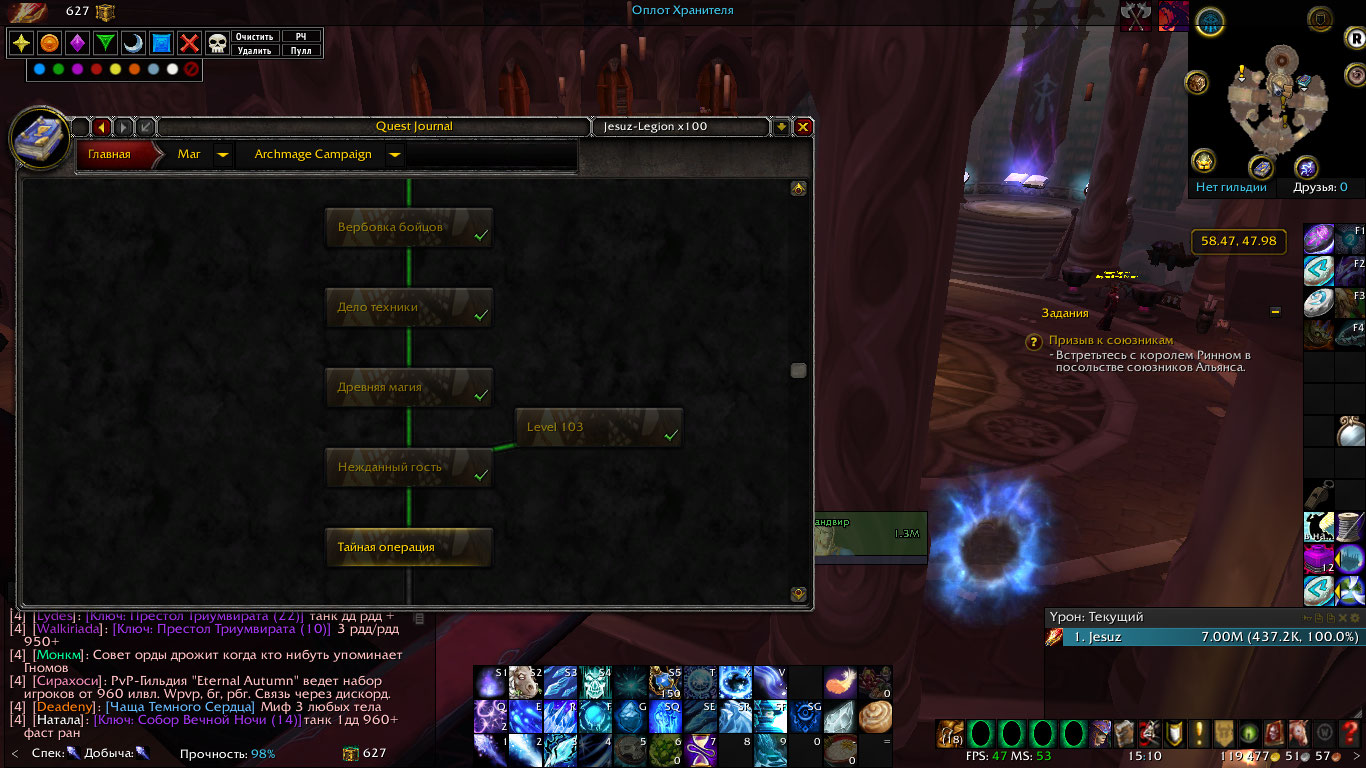Go to the Главная journal tab
The width and height of the screenshot is (1366, 768).
click(110, 155)
